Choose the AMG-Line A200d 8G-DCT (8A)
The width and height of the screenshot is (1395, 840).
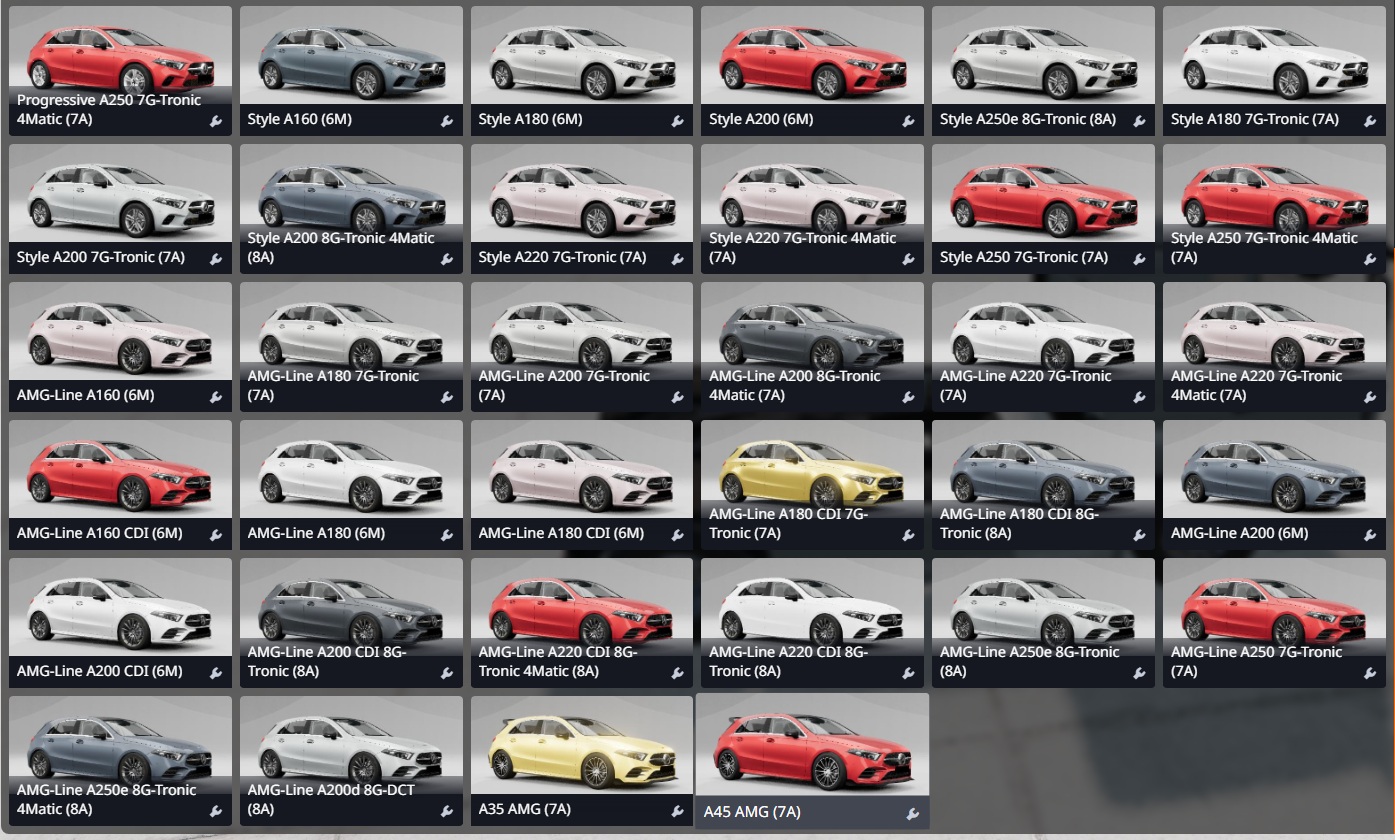[x=351, y=750]
